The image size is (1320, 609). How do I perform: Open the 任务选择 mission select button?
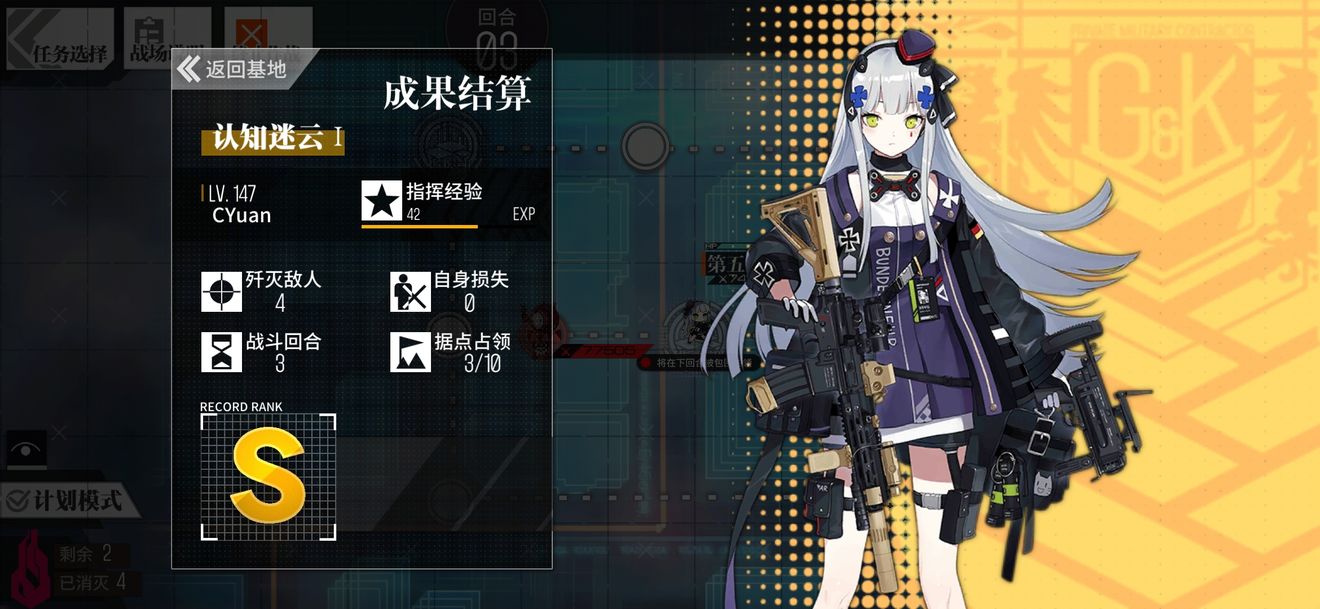[x=58, y=40]
